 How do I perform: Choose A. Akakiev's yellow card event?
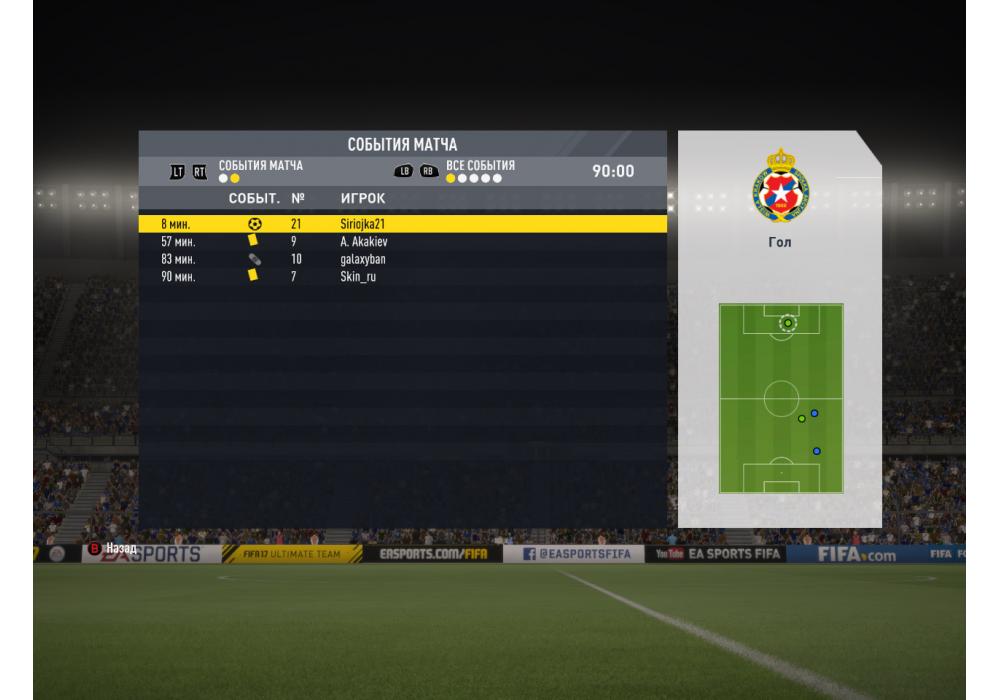(x=400, y=242)
